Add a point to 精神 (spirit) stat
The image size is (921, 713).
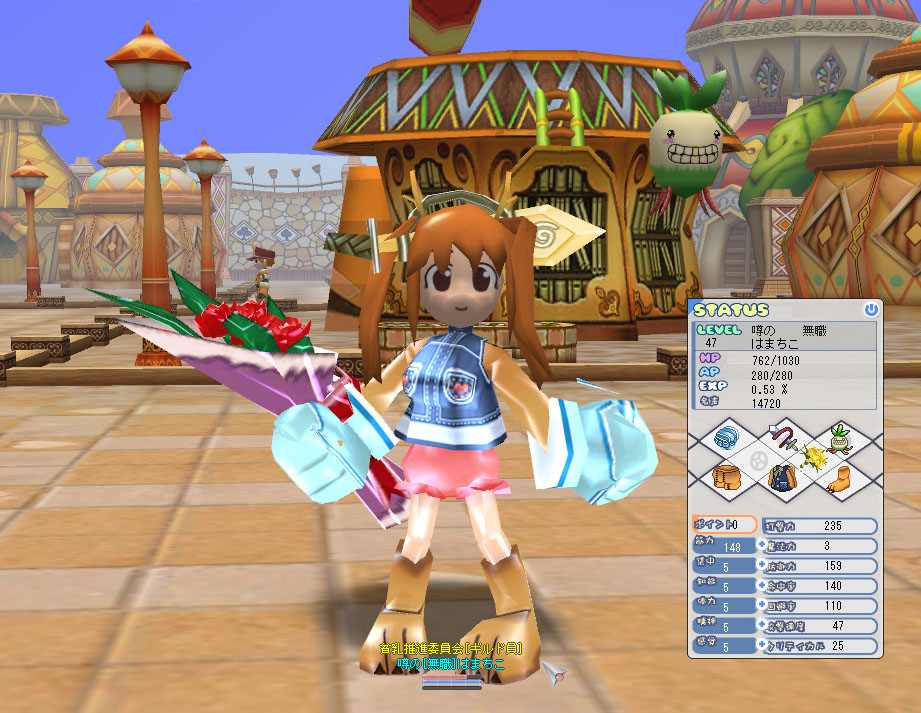pyautogui.click(x=763, y=626)
